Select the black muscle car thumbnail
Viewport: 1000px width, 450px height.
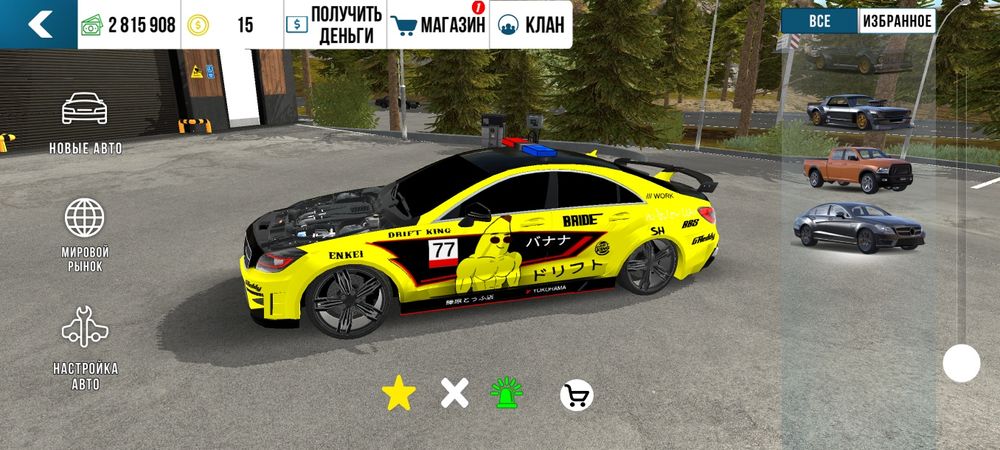[858, 111]
